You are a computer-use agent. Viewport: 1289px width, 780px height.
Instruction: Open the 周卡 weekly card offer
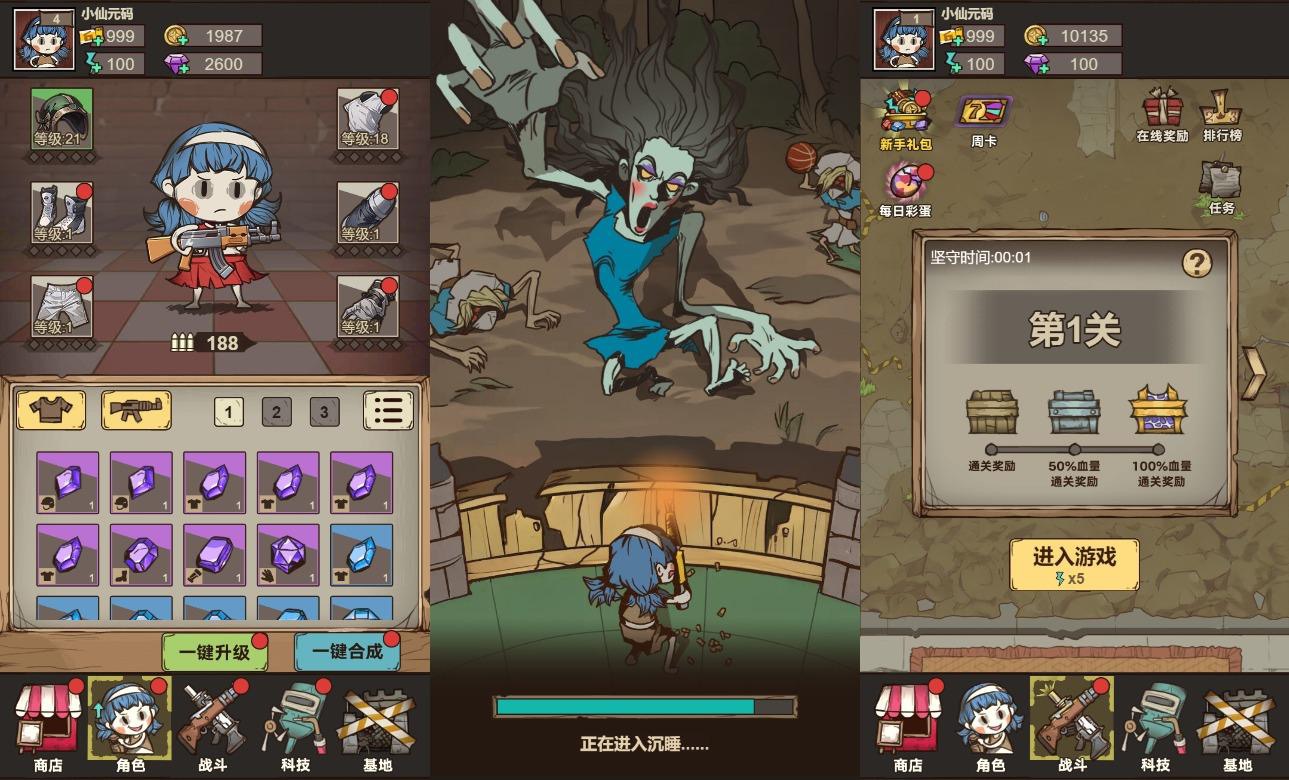tap(982, 113)
